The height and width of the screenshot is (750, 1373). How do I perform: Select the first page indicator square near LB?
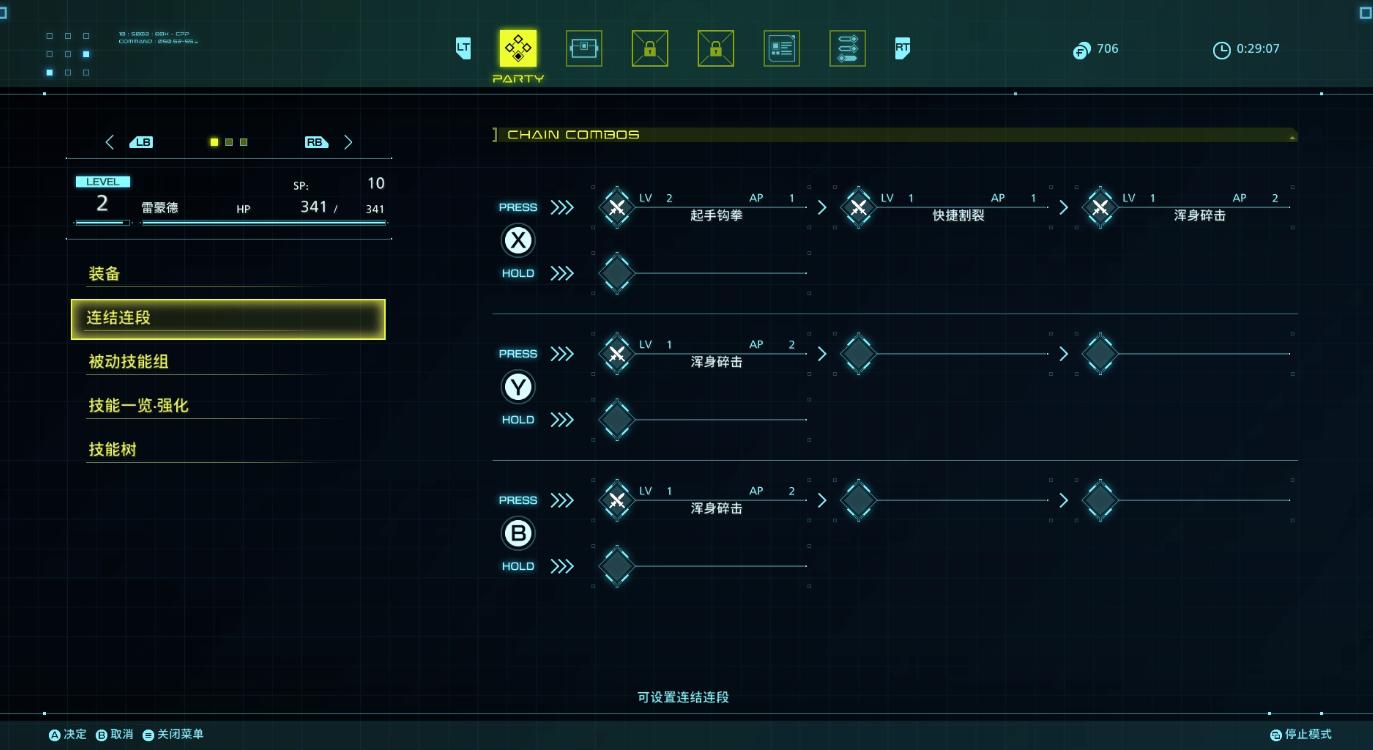214,142
